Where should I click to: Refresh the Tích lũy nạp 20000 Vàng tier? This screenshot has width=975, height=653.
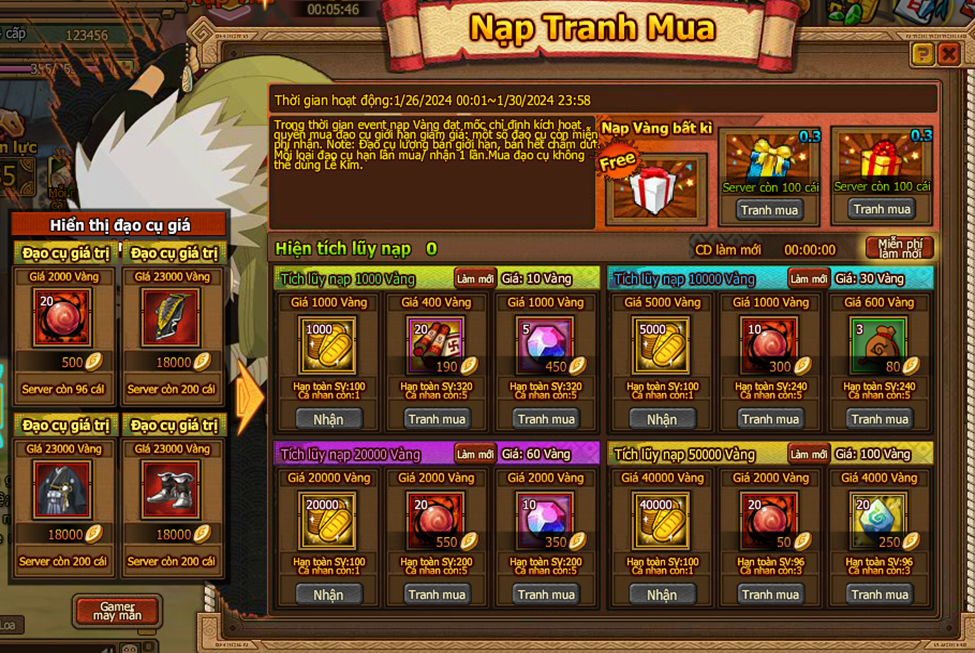pyautogui.click(x=474, y=454)
